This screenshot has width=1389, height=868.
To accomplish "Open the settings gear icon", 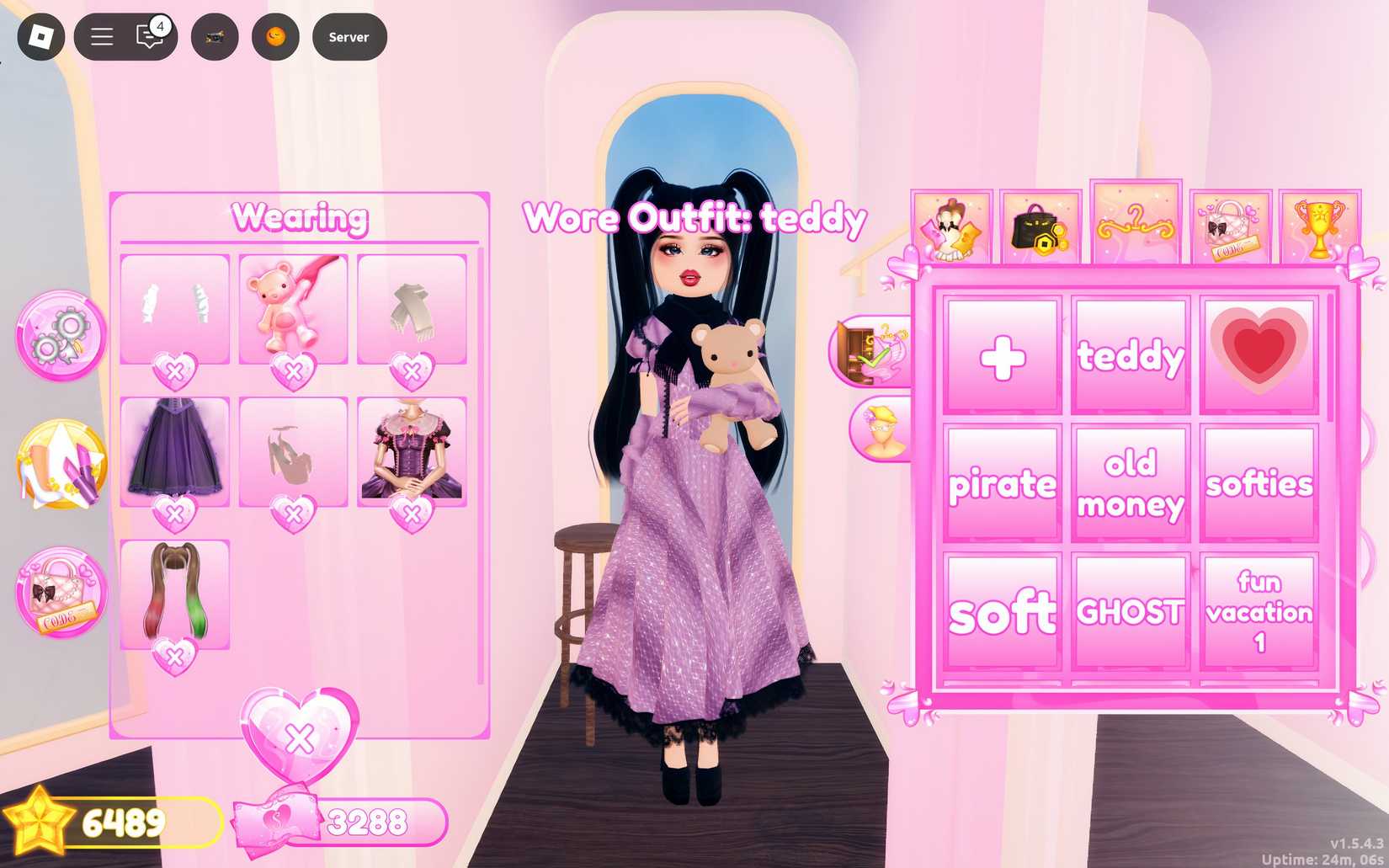I will pos(61,335).
